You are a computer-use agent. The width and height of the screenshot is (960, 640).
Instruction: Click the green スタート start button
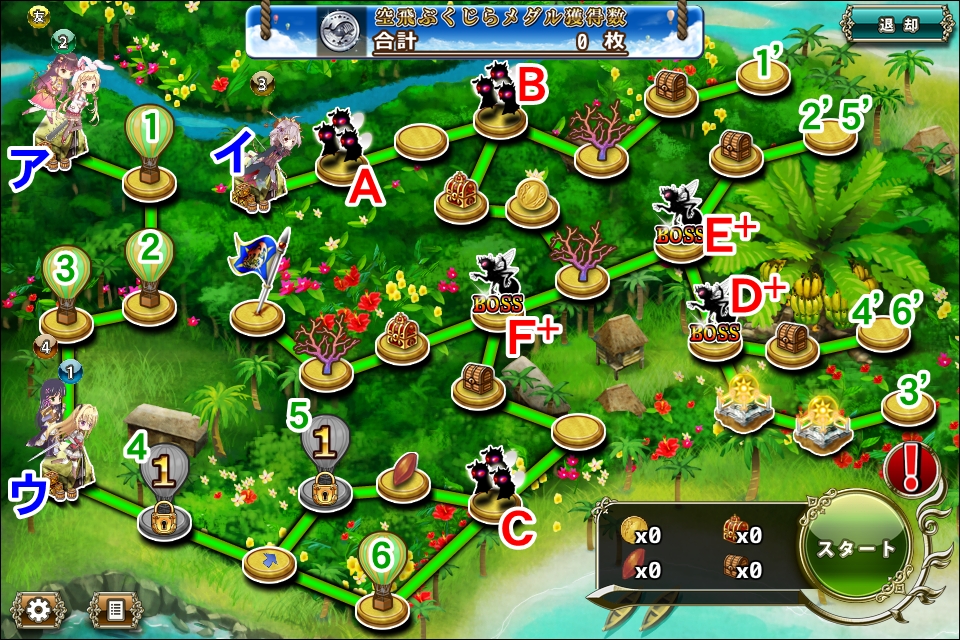click(857, 548)
